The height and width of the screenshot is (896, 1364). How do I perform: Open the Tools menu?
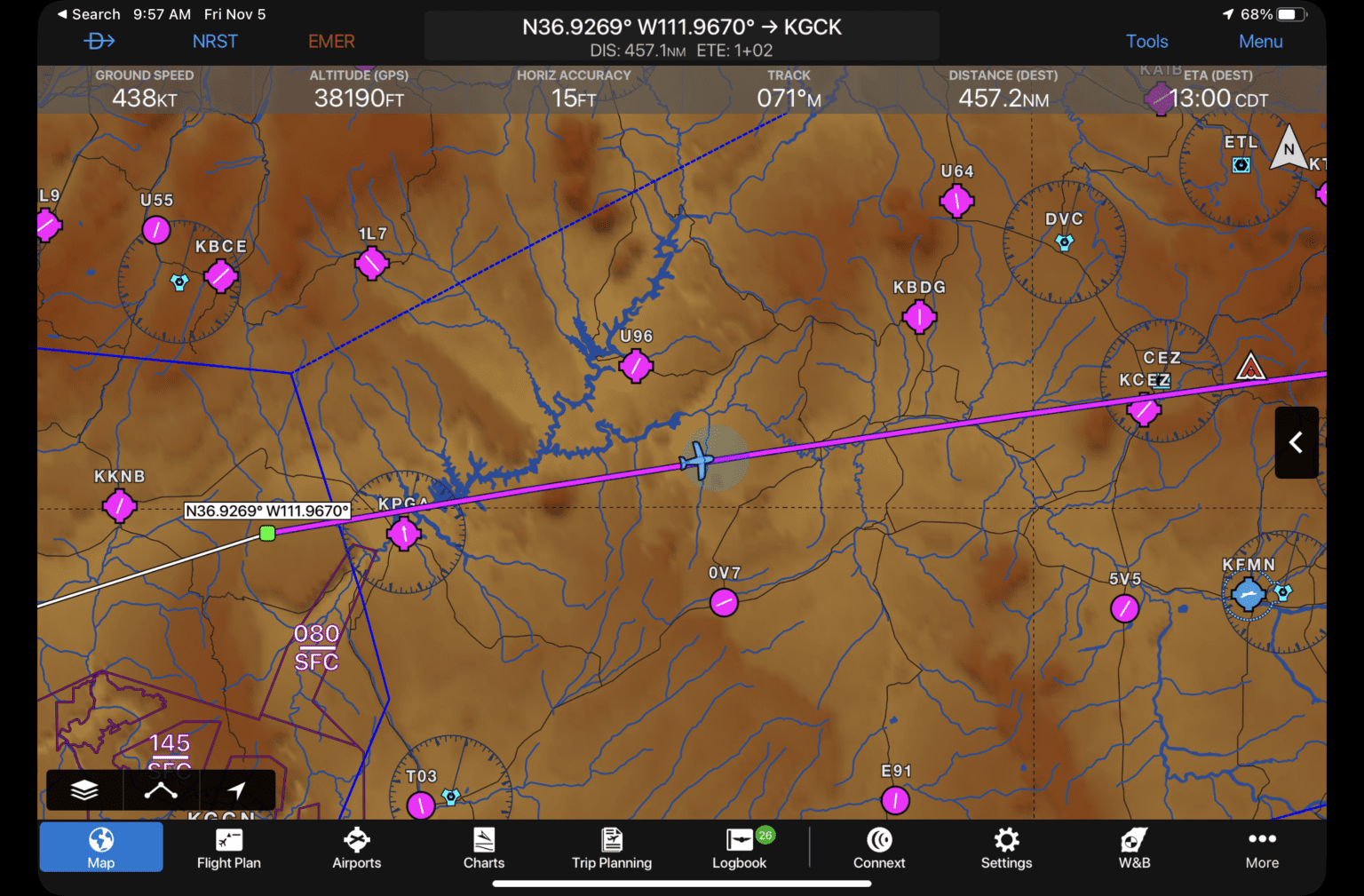point(1146,41)
